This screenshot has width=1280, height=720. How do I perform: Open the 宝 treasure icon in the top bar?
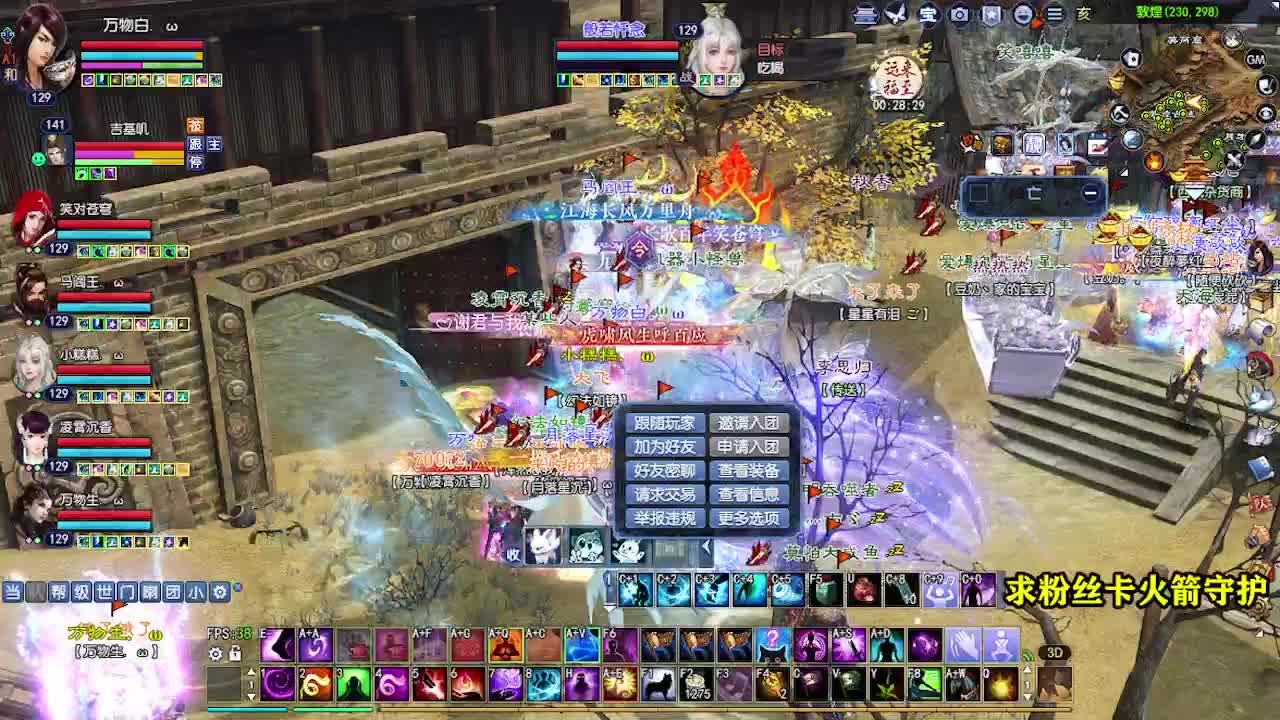(x=927, y=15)
